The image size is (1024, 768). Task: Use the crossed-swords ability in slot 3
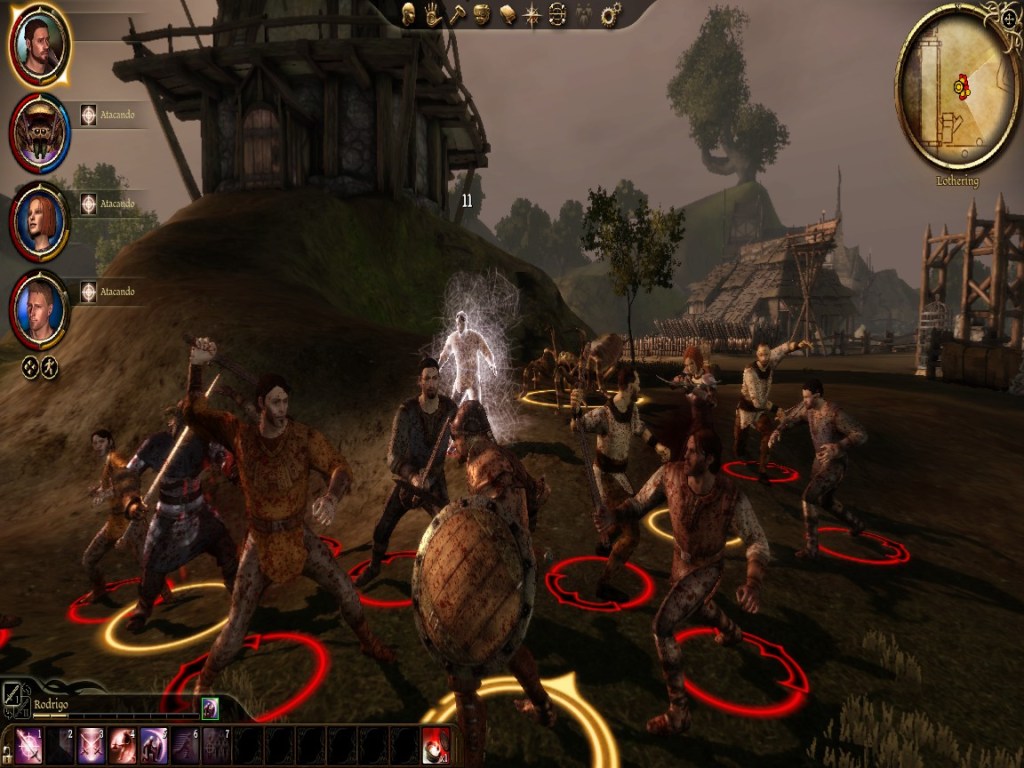pos(91,746)
